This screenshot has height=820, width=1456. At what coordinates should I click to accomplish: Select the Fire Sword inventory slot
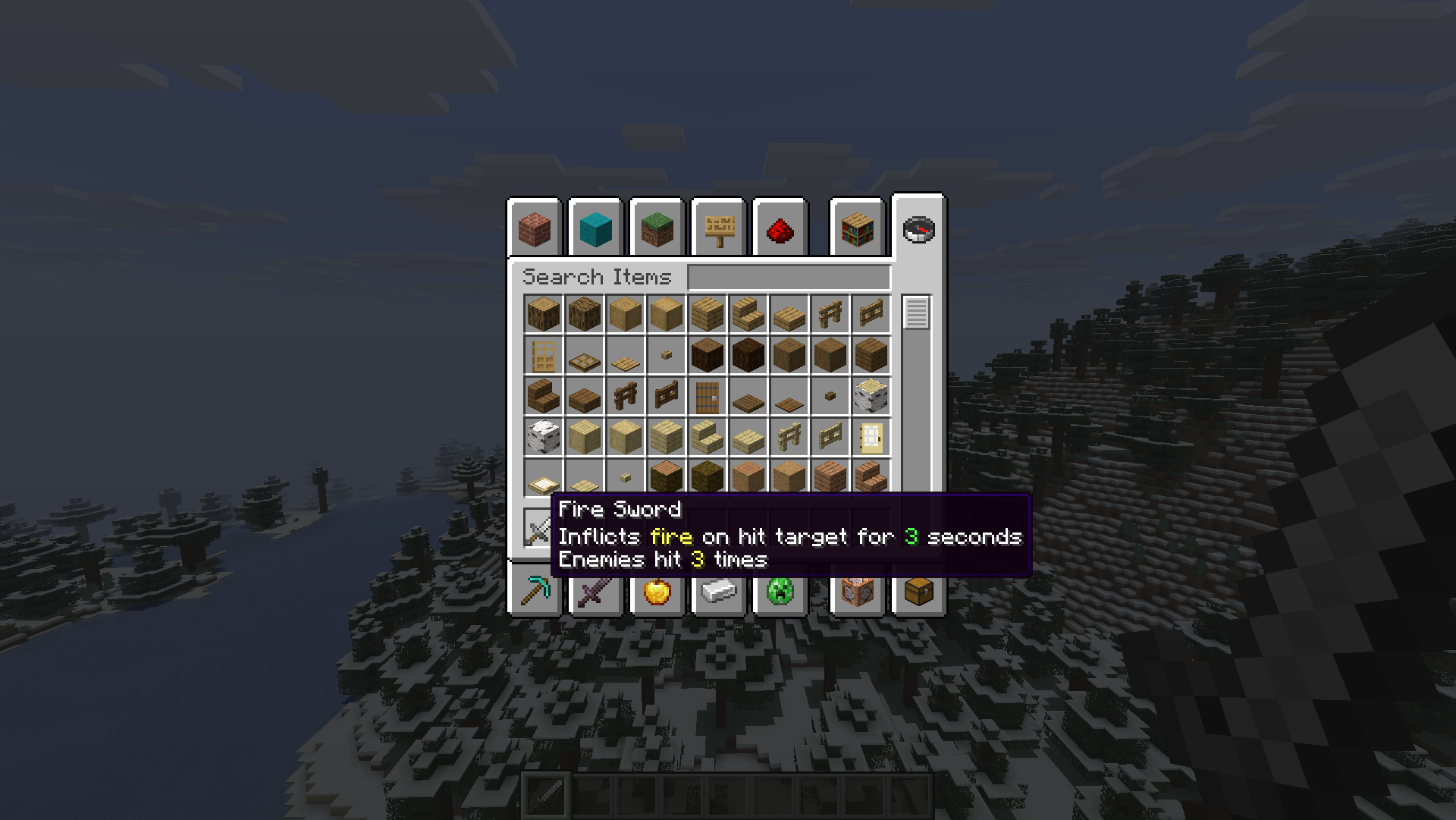click(538, 528)
